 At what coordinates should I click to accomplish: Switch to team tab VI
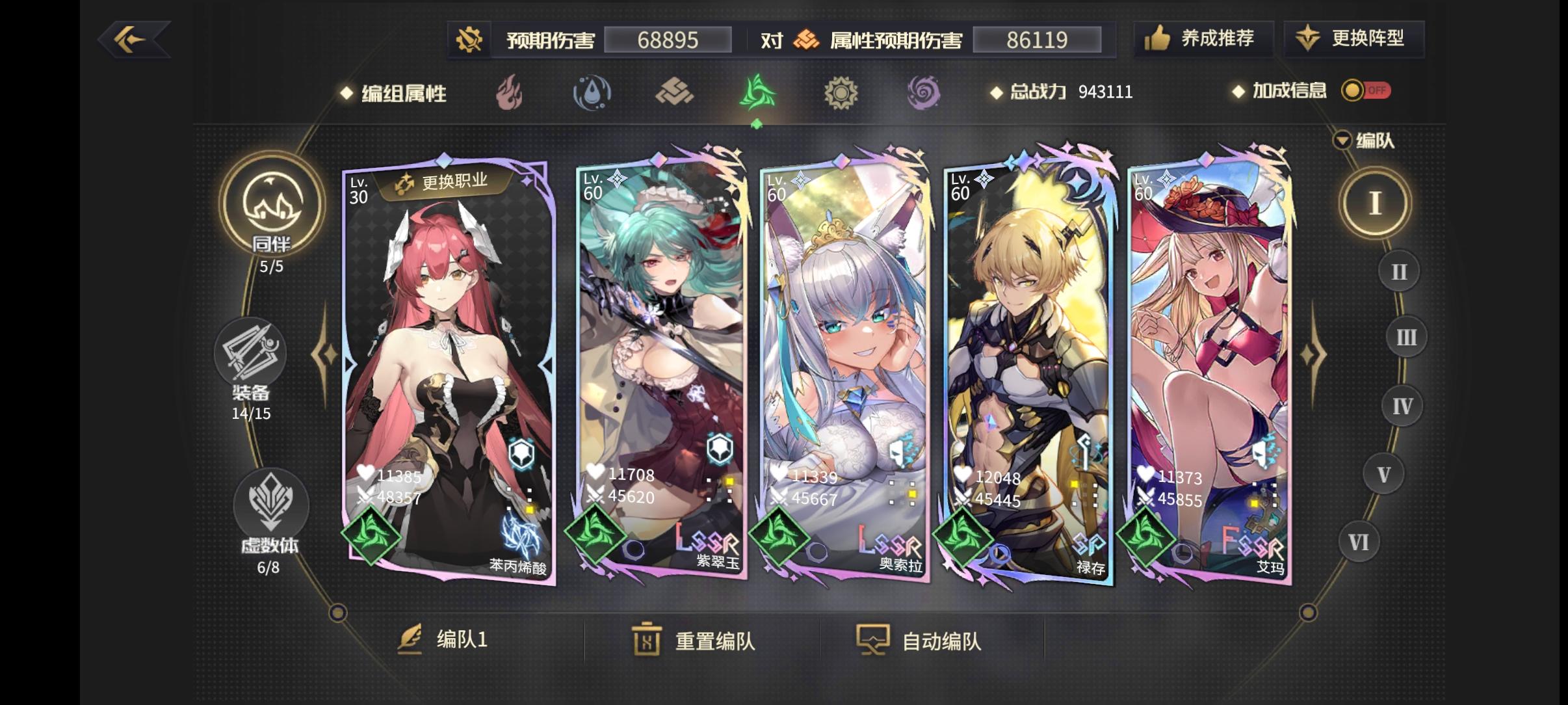click(1359, 541)
